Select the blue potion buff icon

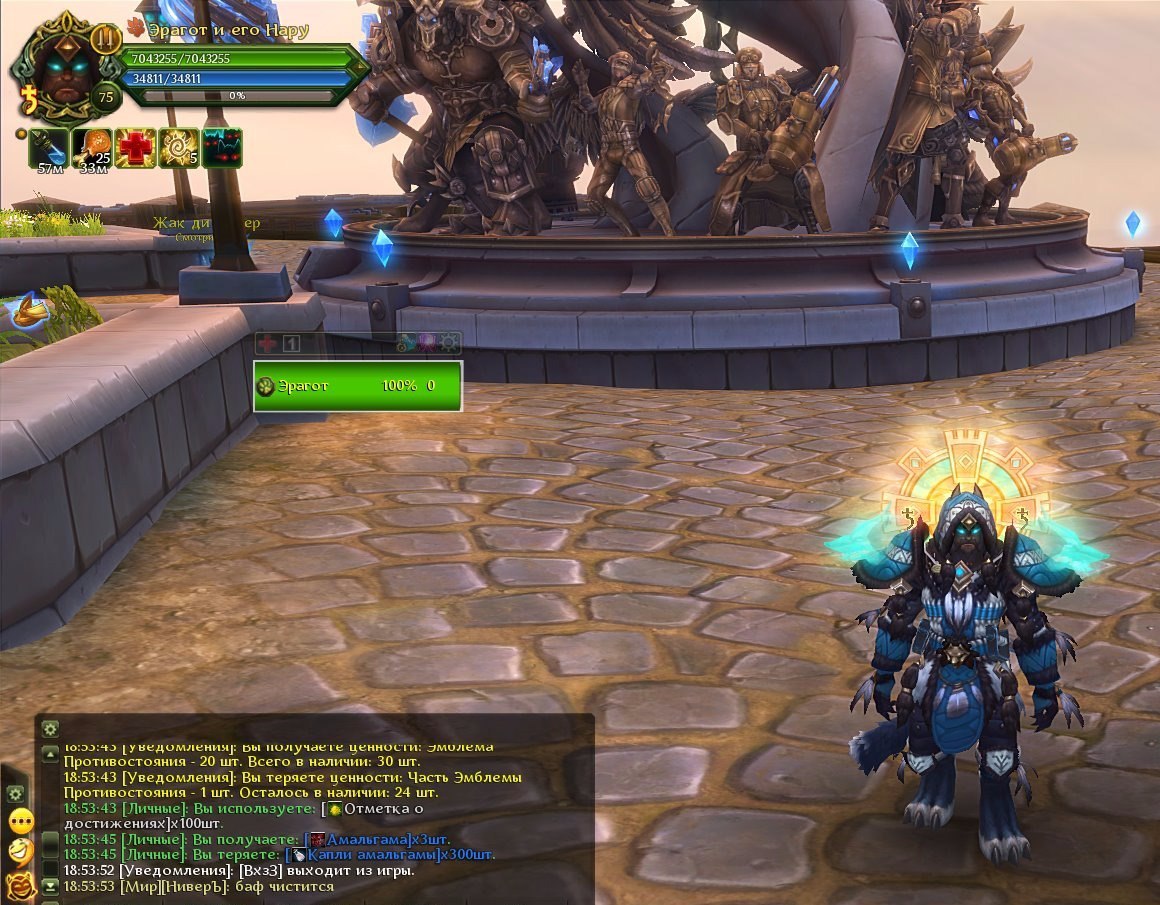tap(47, 147)
